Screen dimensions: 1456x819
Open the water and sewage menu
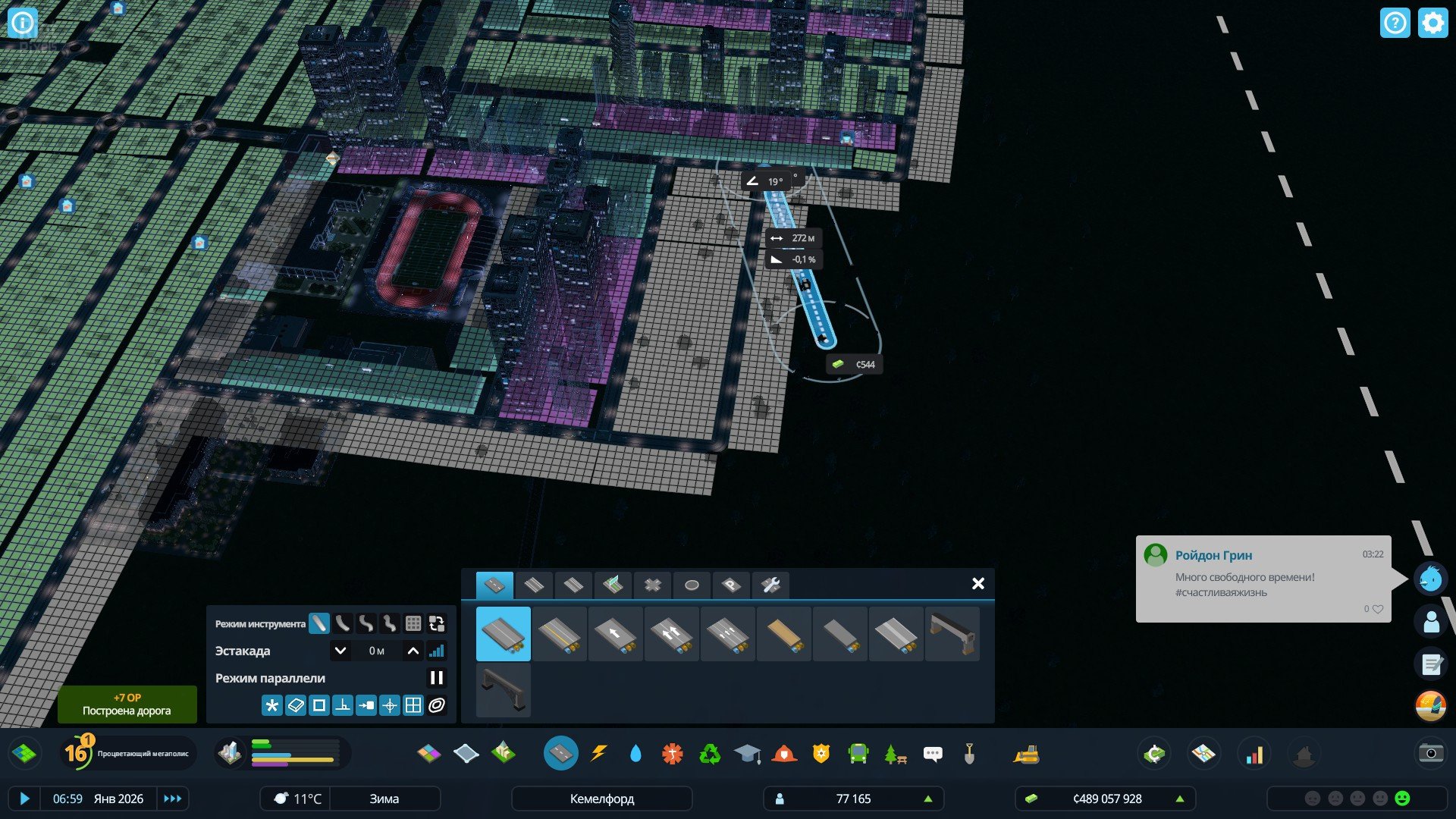[x=635, y=753]
